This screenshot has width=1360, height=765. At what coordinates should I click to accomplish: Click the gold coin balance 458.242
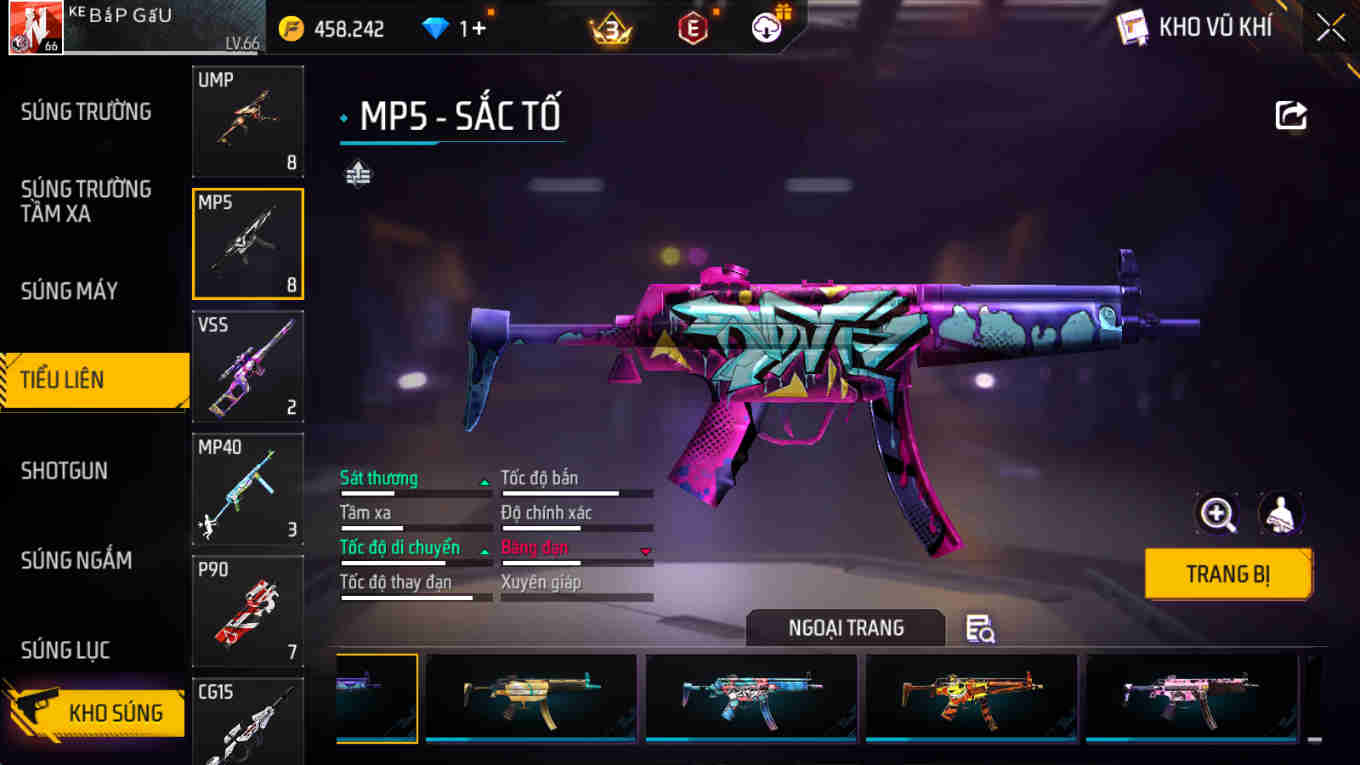(x=350, y=28)
